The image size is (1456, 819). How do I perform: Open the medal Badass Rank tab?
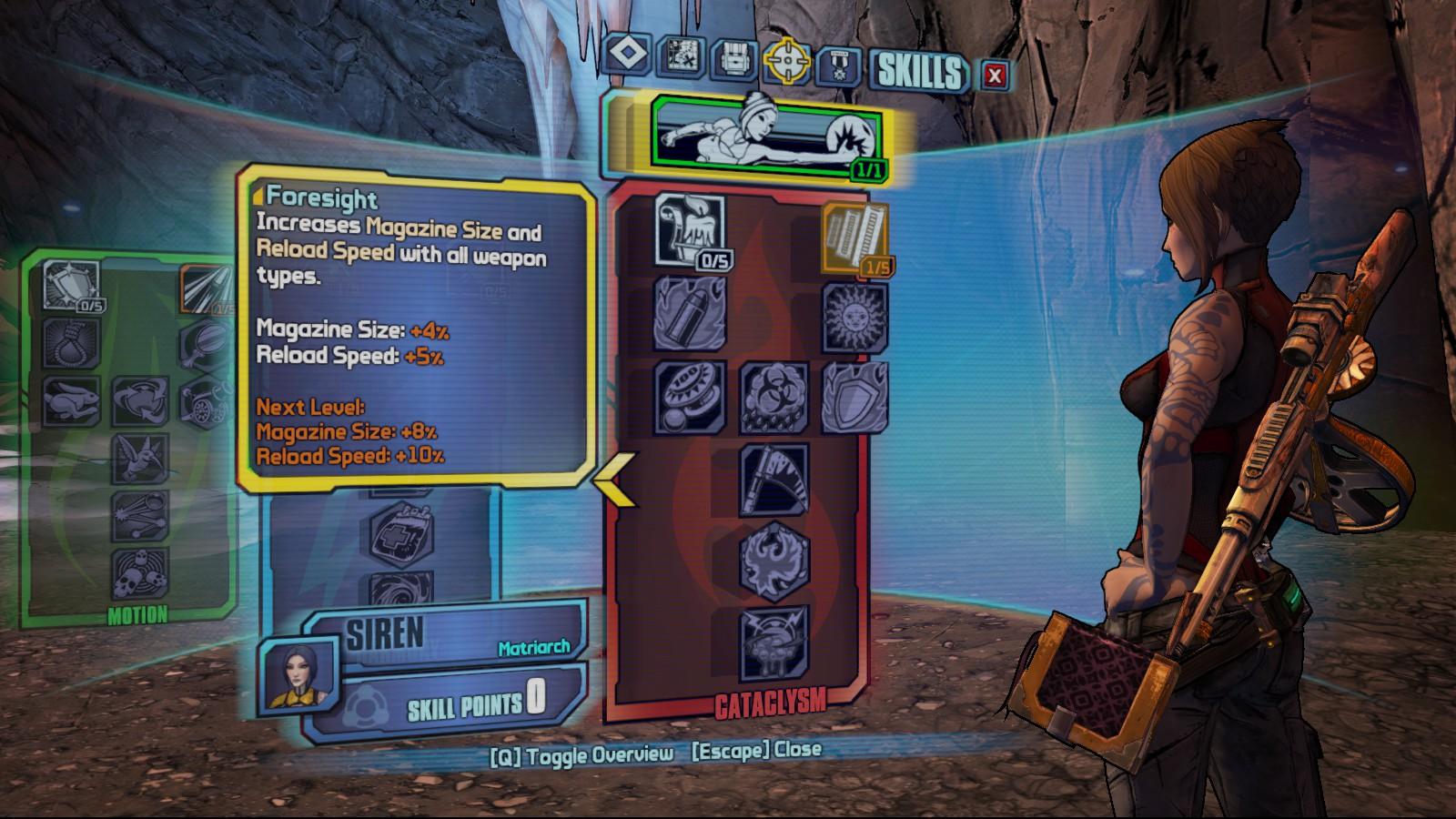(x=837, y=66)
